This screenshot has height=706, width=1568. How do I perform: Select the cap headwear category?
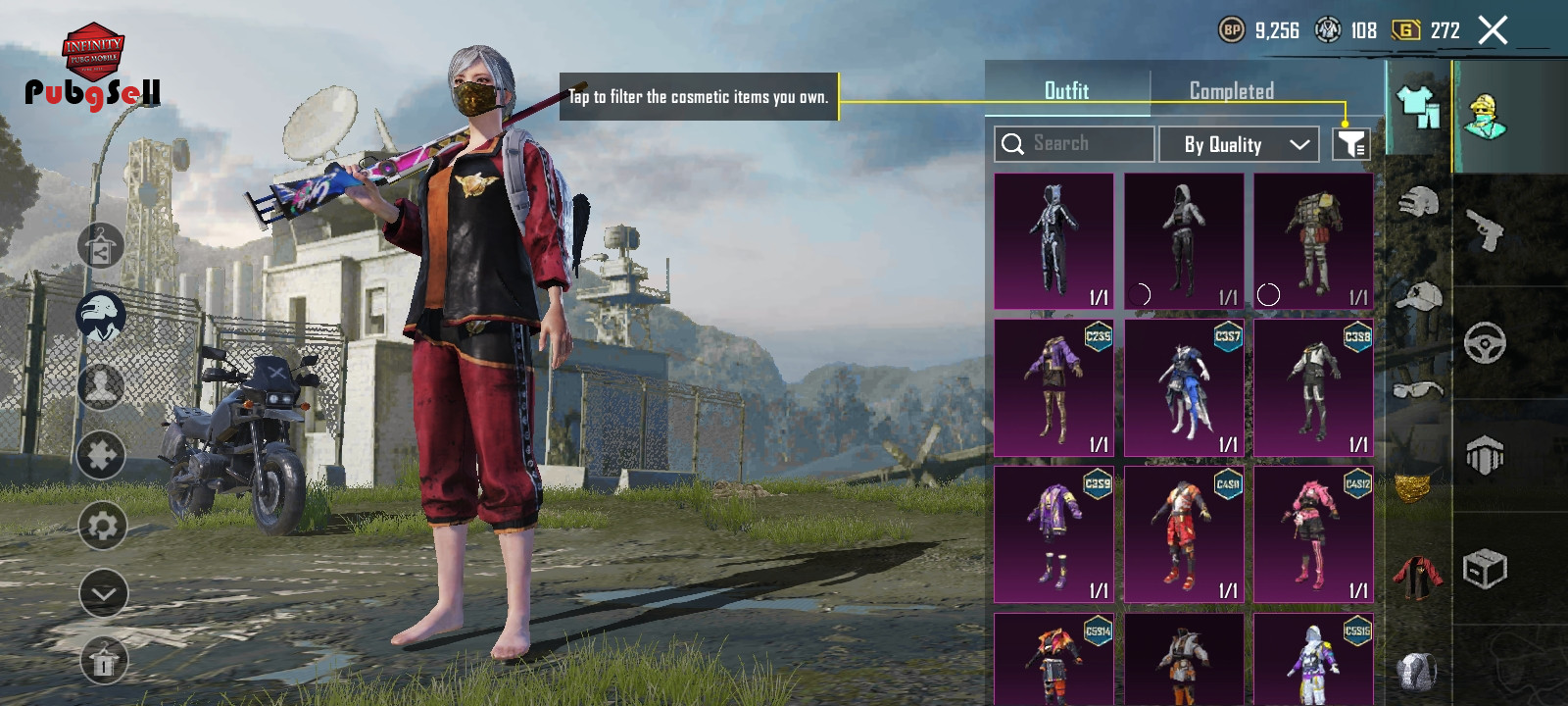(x=1417, y=296)
